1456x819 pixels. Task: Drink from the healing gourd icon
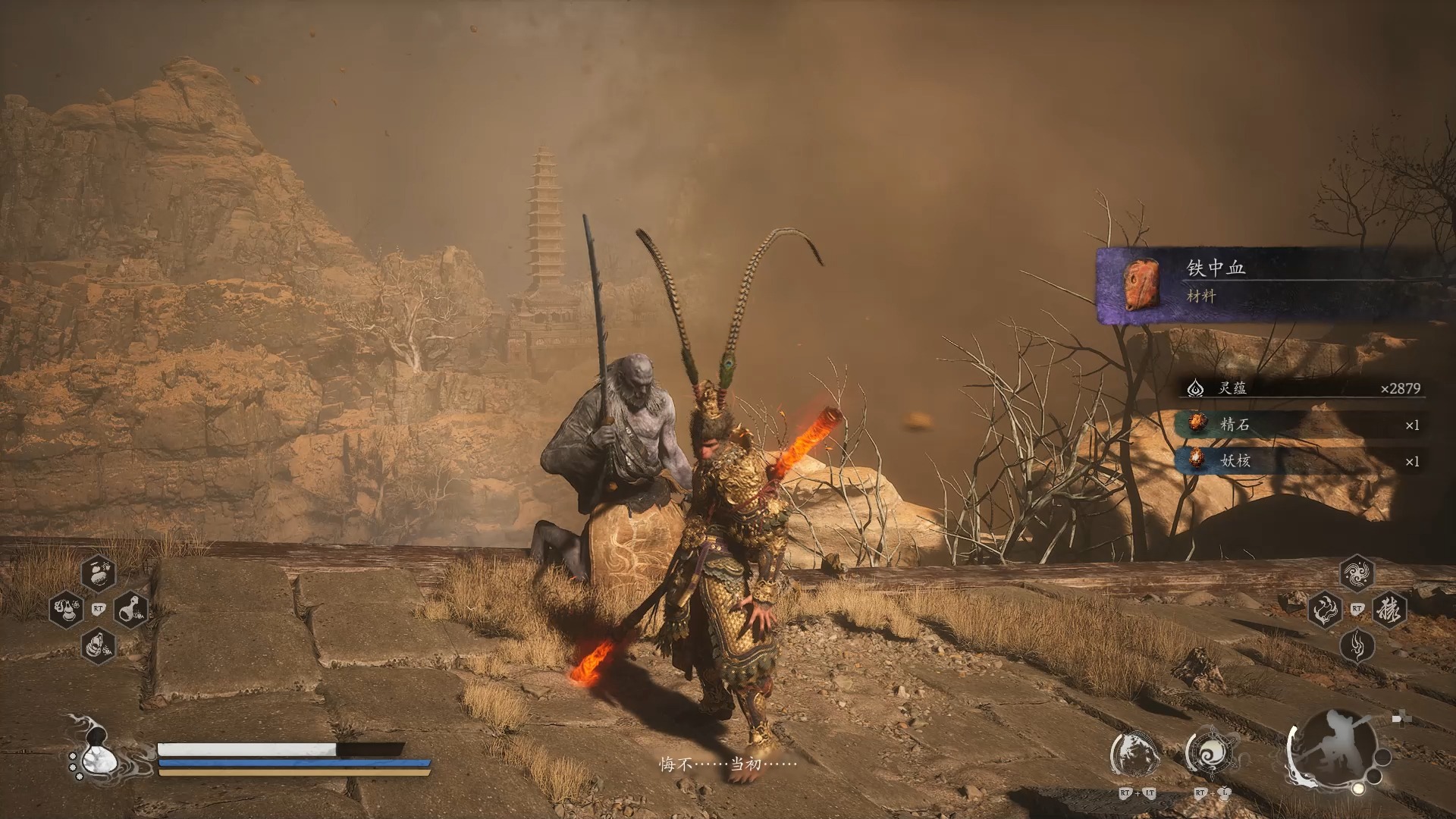97,751
